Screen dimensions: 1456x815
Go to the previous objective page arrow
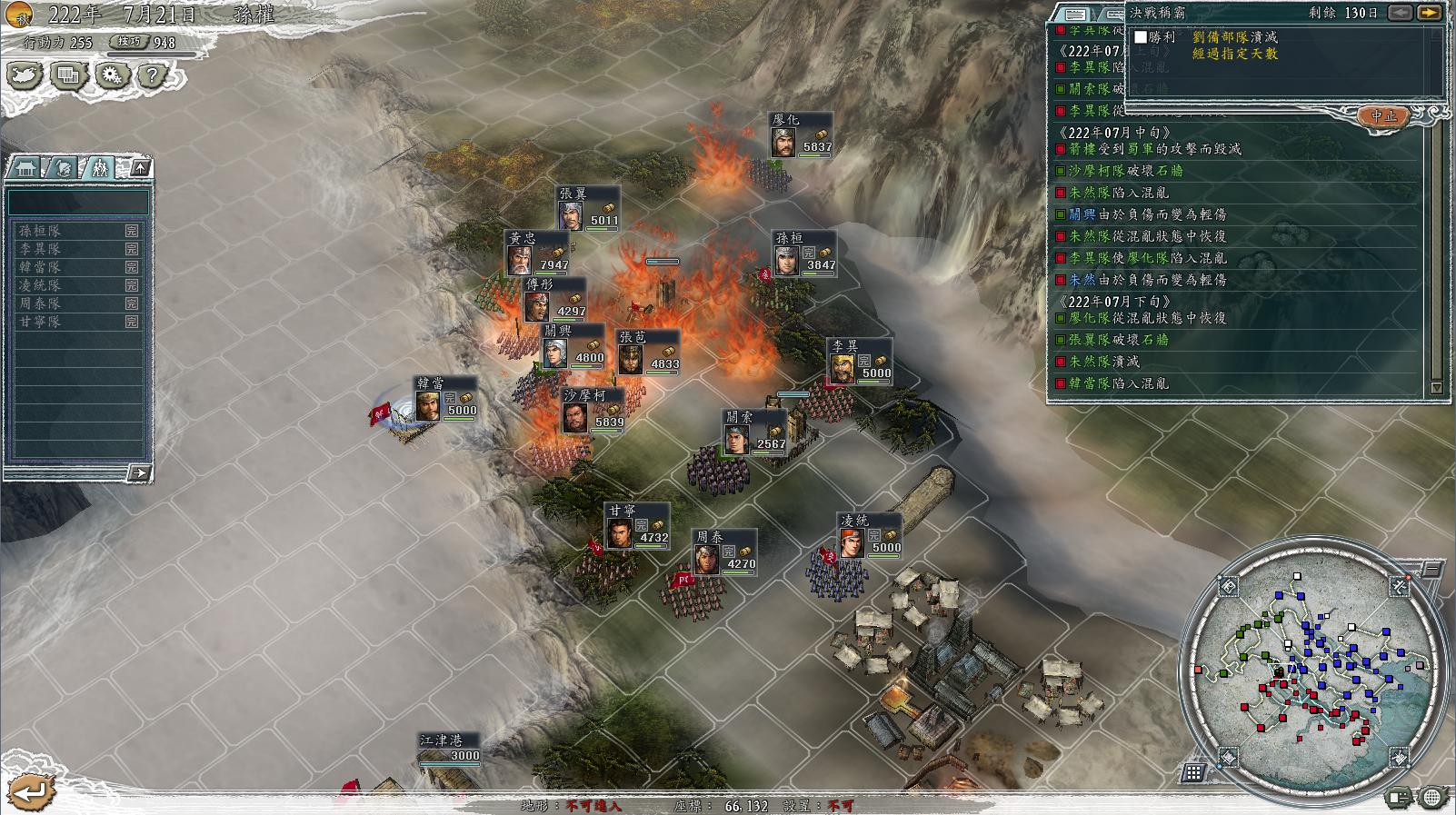(x=1401, y=13)
